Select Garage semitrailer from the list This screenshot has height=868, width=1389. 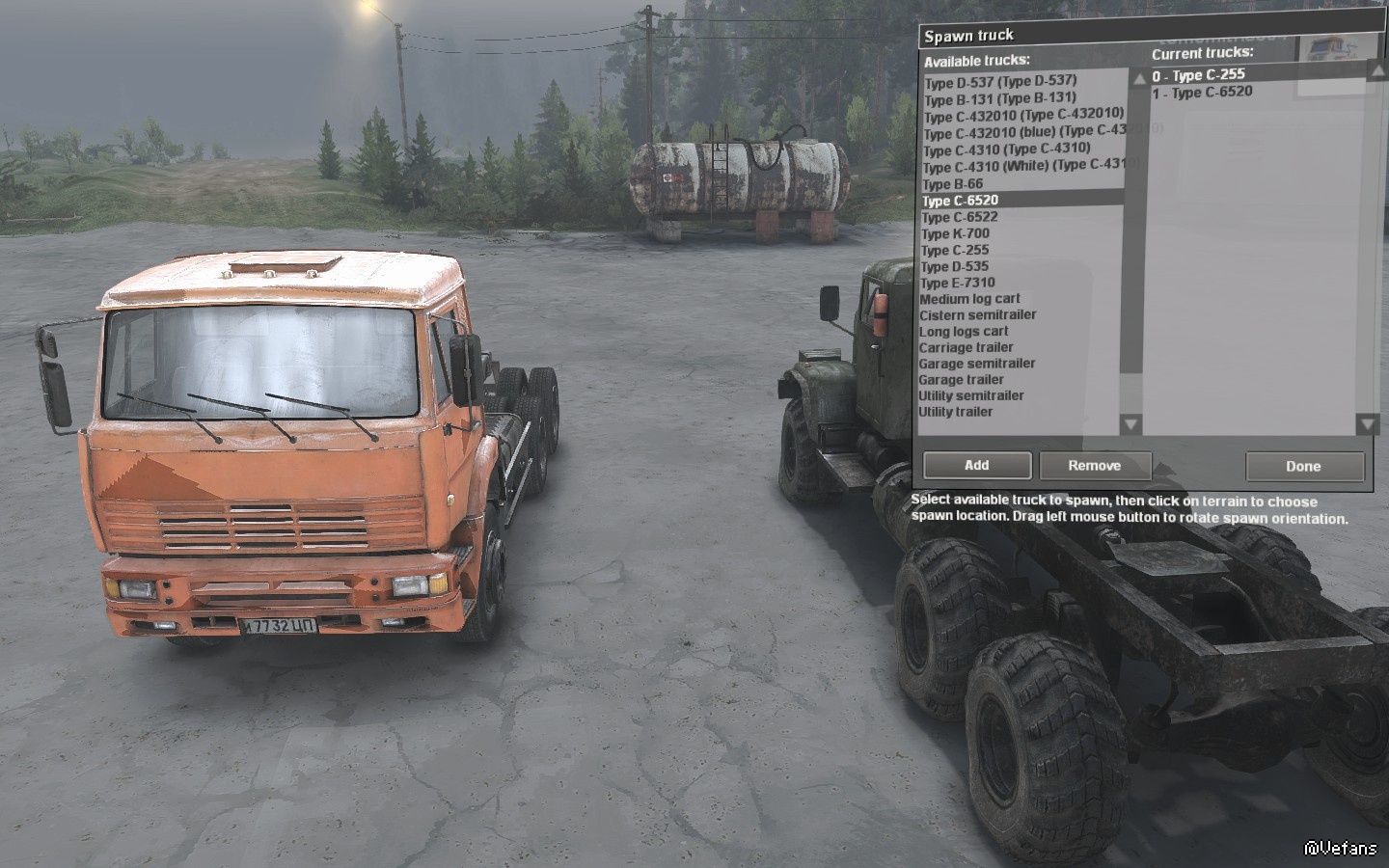click(977, 364)
